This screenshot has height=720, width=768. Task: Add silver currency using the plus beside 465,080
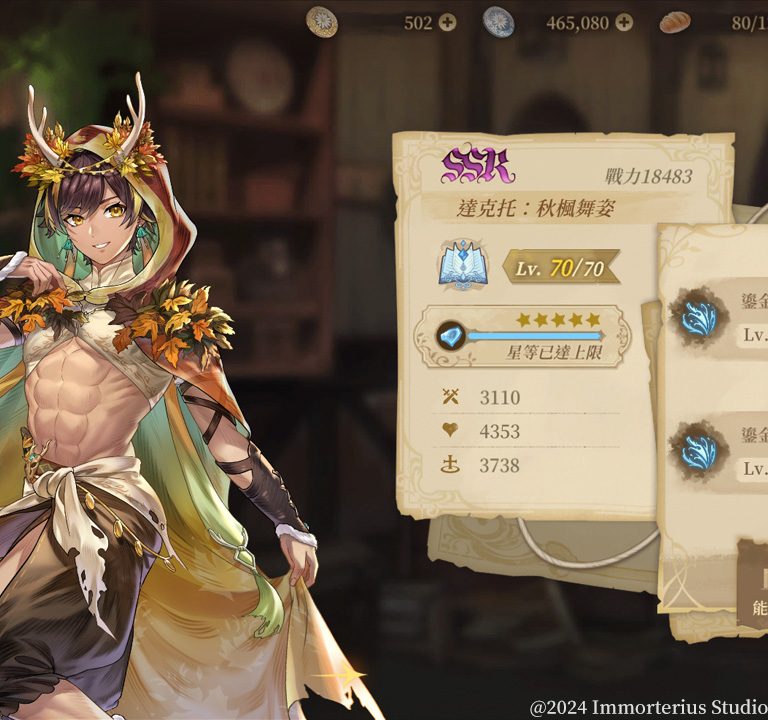[x=624, y=22]
